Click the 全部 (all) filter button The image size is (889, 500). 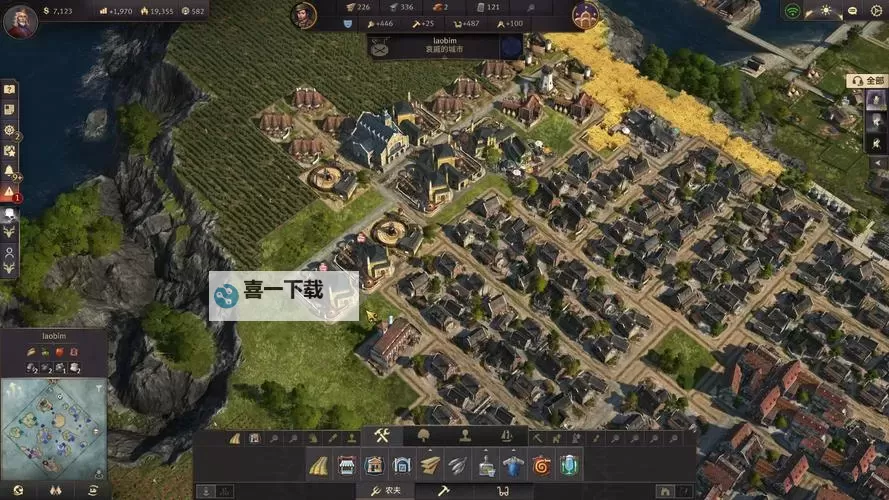pyautogui.click(x=868, y=80)
